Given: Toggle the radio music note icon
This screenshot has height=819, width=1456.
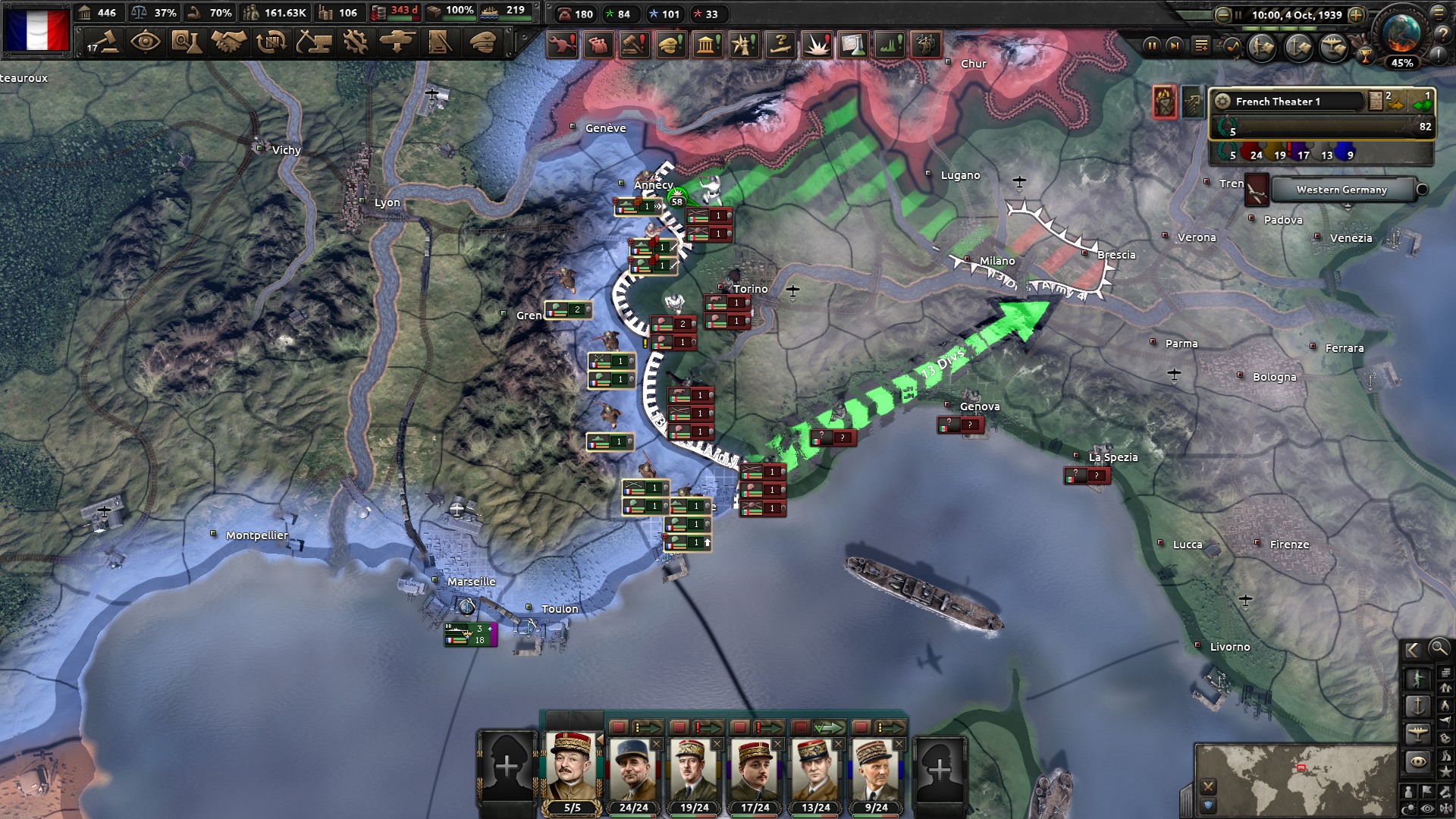Looking at the screenshot, I should (1232, 47).
